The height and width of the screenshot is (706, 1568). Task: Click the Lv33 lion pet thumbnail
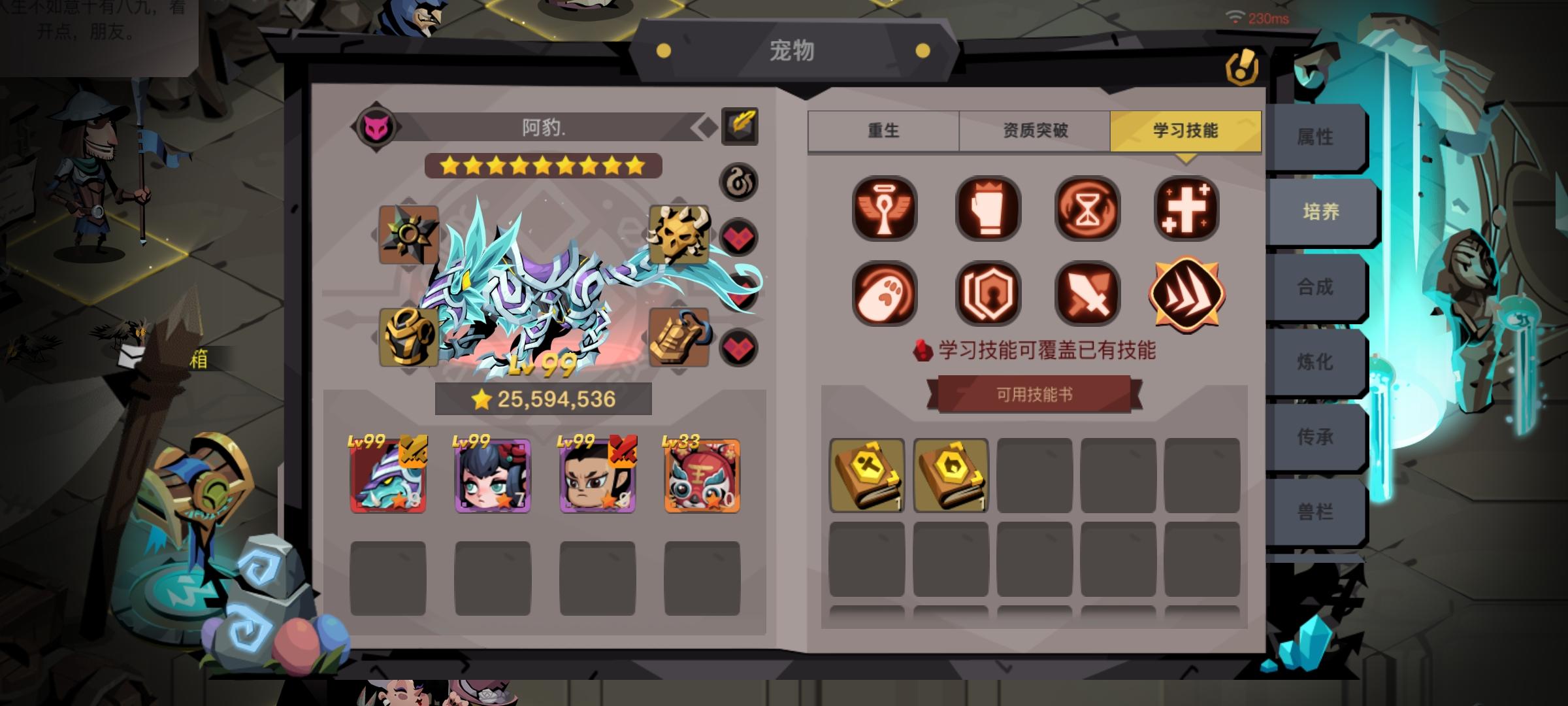[700, 477]
